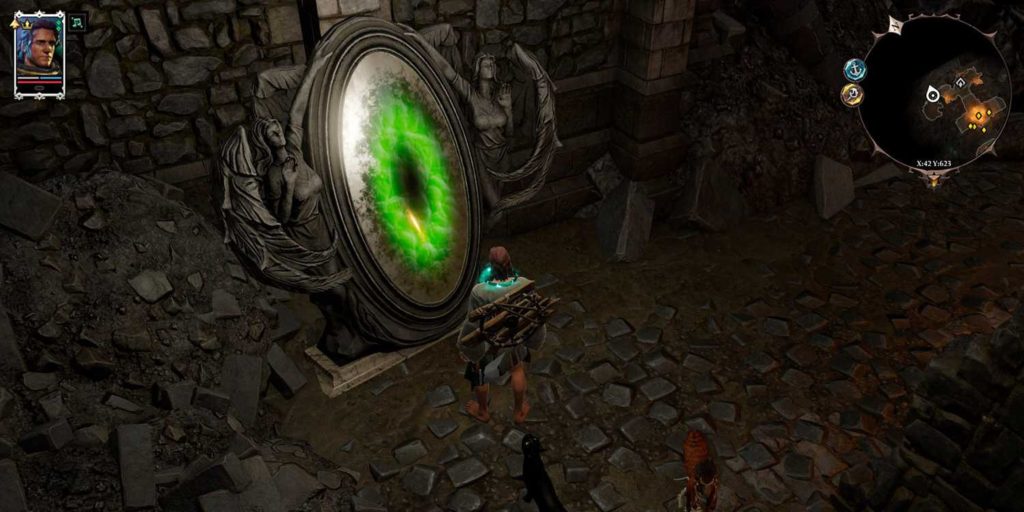Click the green music note status icon
1024x512 pixels.
tap(77, 21)
